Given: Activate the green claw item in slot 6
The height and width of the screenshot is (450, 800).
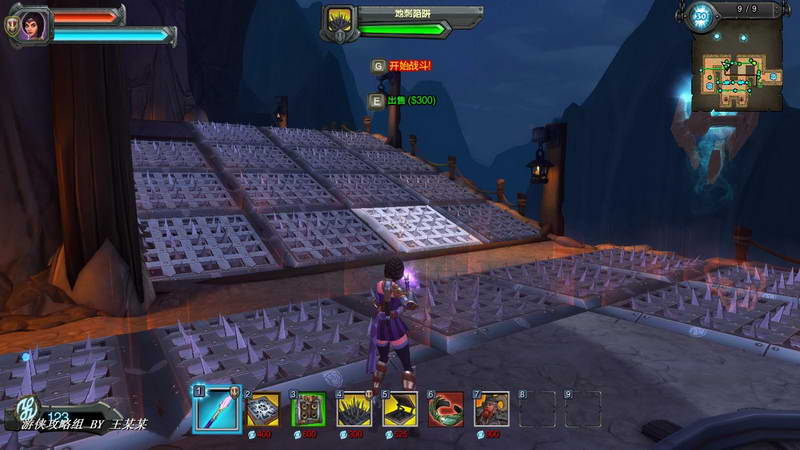Looking at the screenshot, I should click(446, 408).
